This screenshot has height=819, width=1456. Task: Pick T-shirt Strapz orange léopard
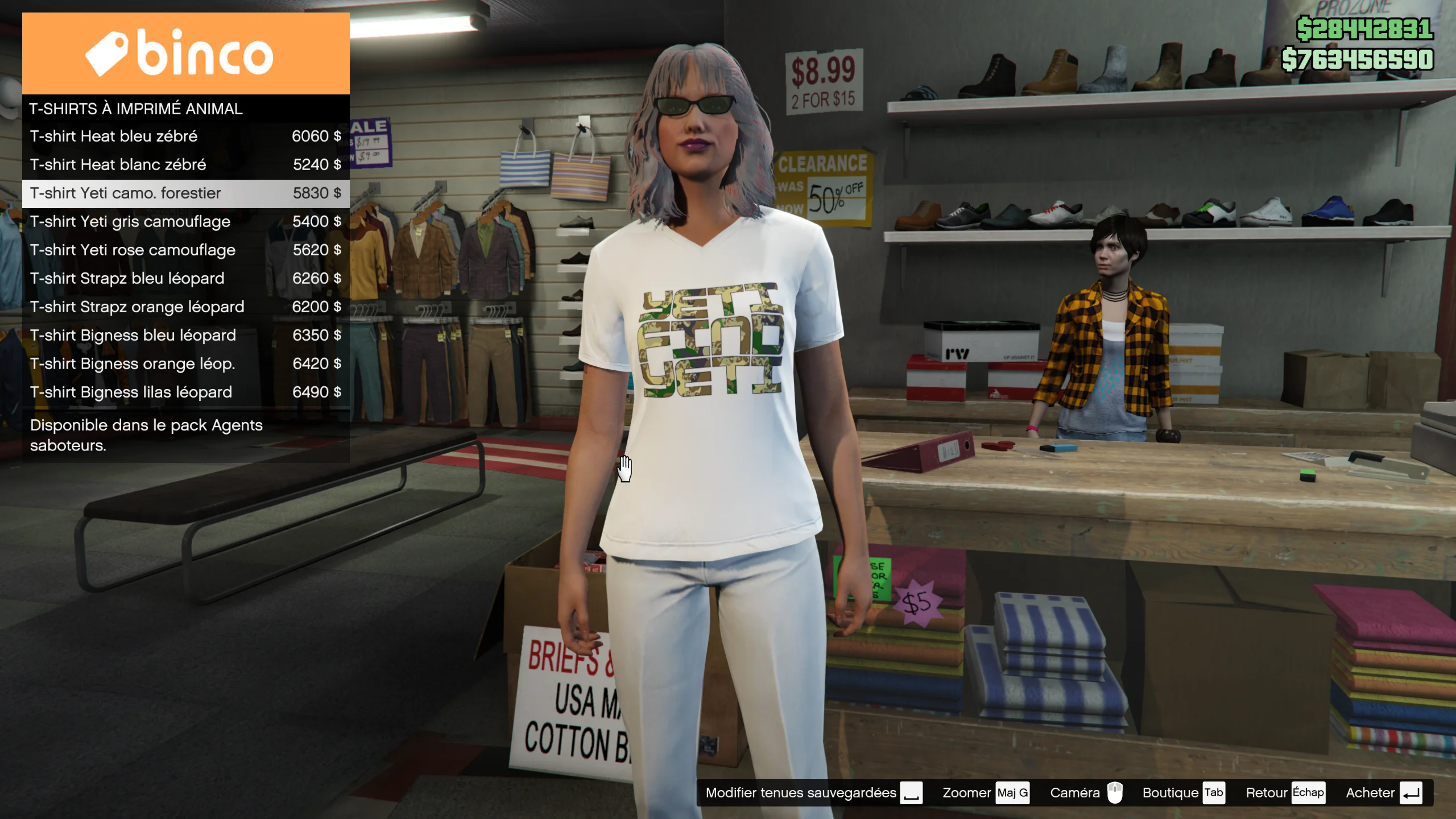[x=185, y=307]
